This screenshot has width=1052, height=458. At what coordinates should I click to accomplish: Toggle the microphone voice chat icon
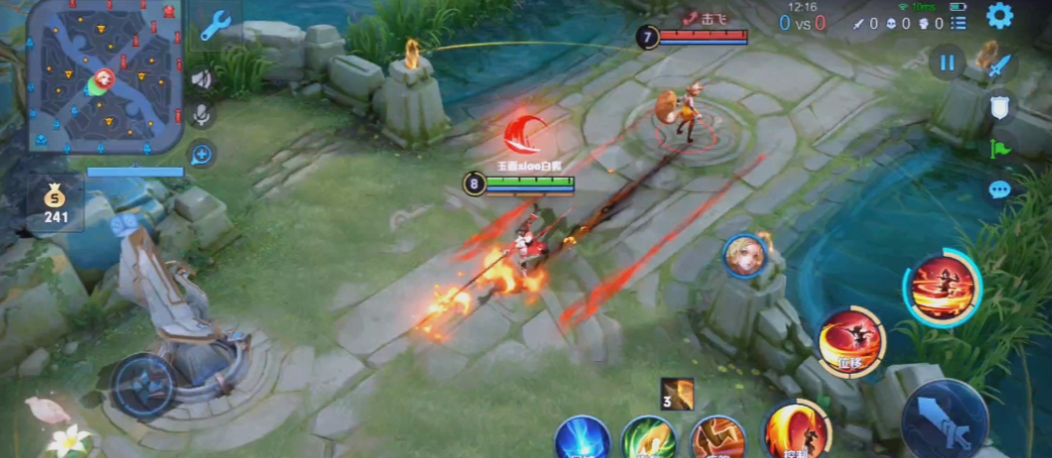(x=203, y=116)
